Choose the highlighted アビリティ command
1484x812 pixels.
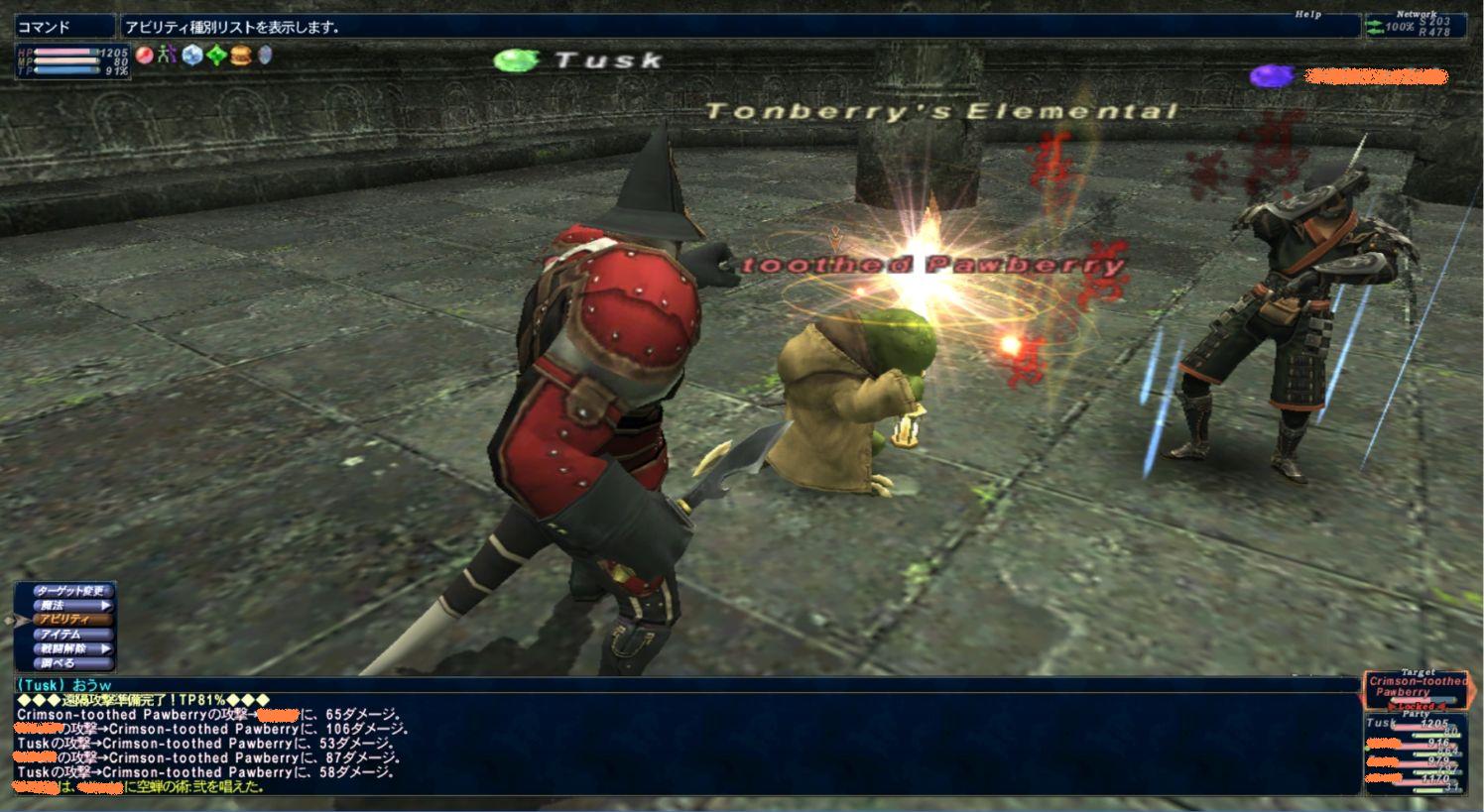click(x=69, y=620)
